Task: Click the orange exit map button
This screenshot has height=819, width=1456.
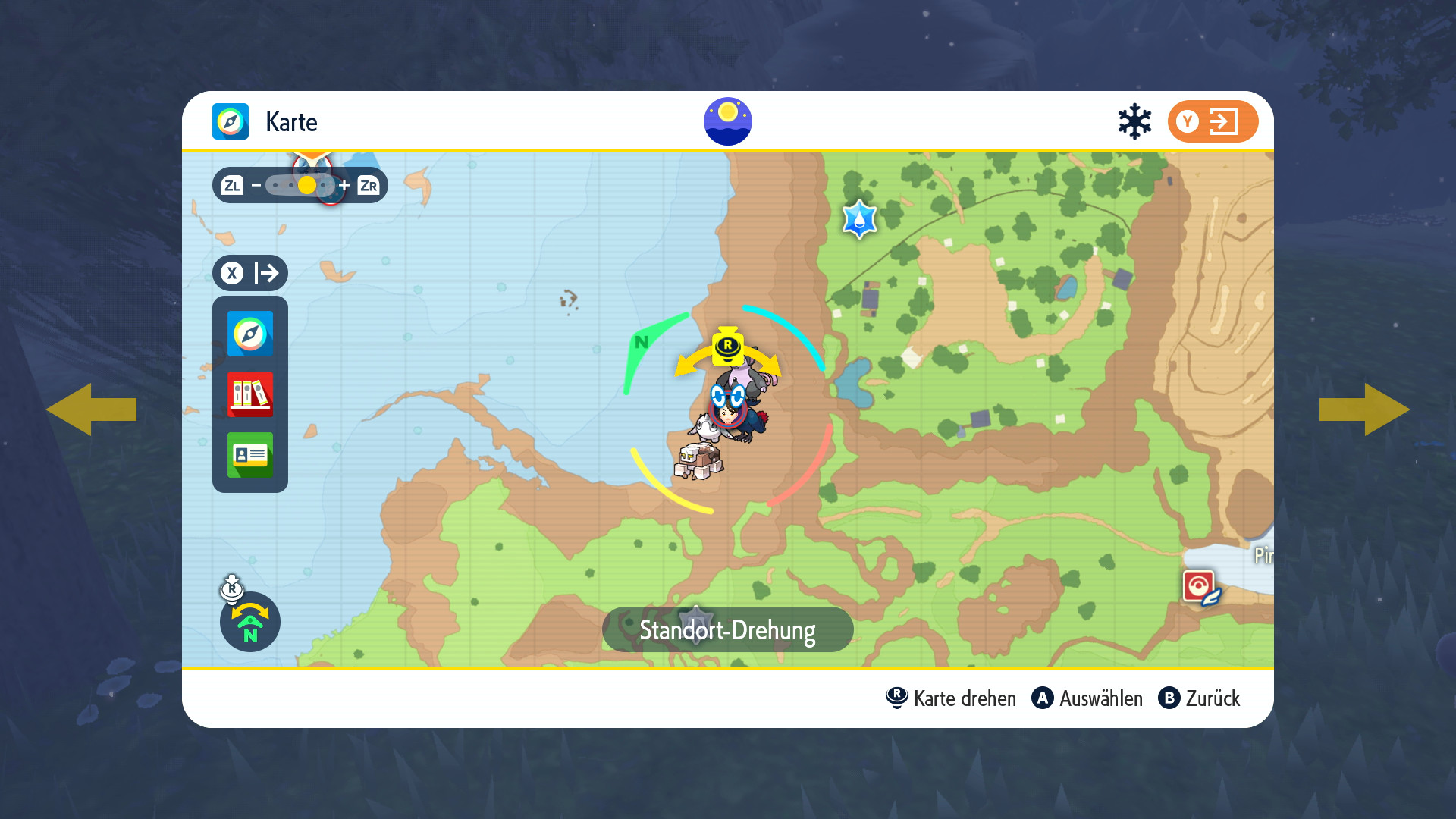Action: tap(1213, 121)
